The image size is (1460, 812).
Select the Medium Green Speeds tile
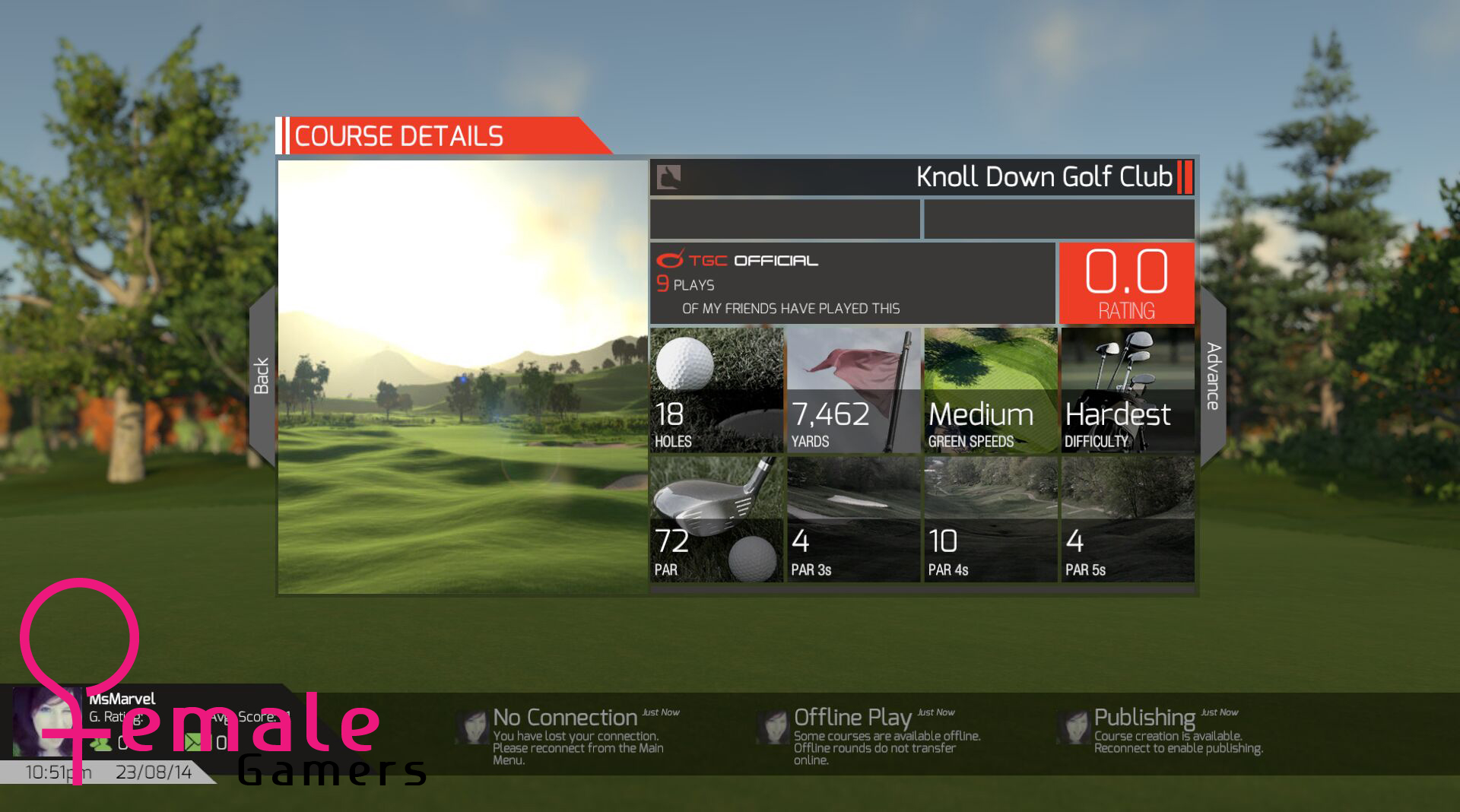pyautogui.click(x=990, y=390)
